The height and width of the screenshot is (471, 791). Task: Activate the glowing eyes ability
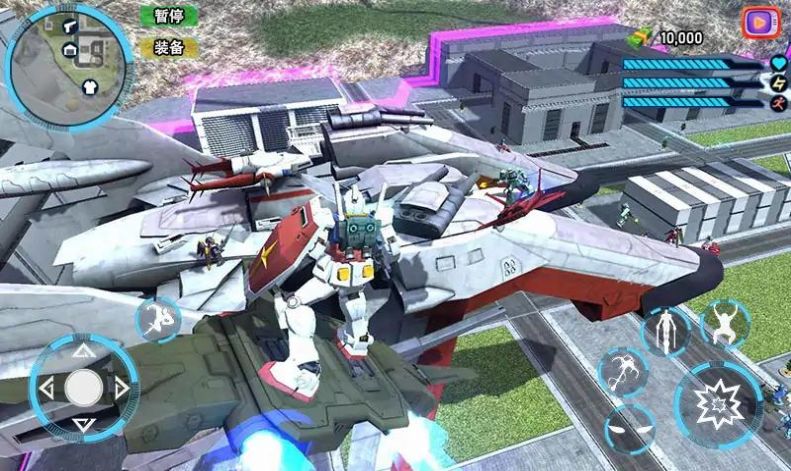pyautogui.click(x=631, y=428)
